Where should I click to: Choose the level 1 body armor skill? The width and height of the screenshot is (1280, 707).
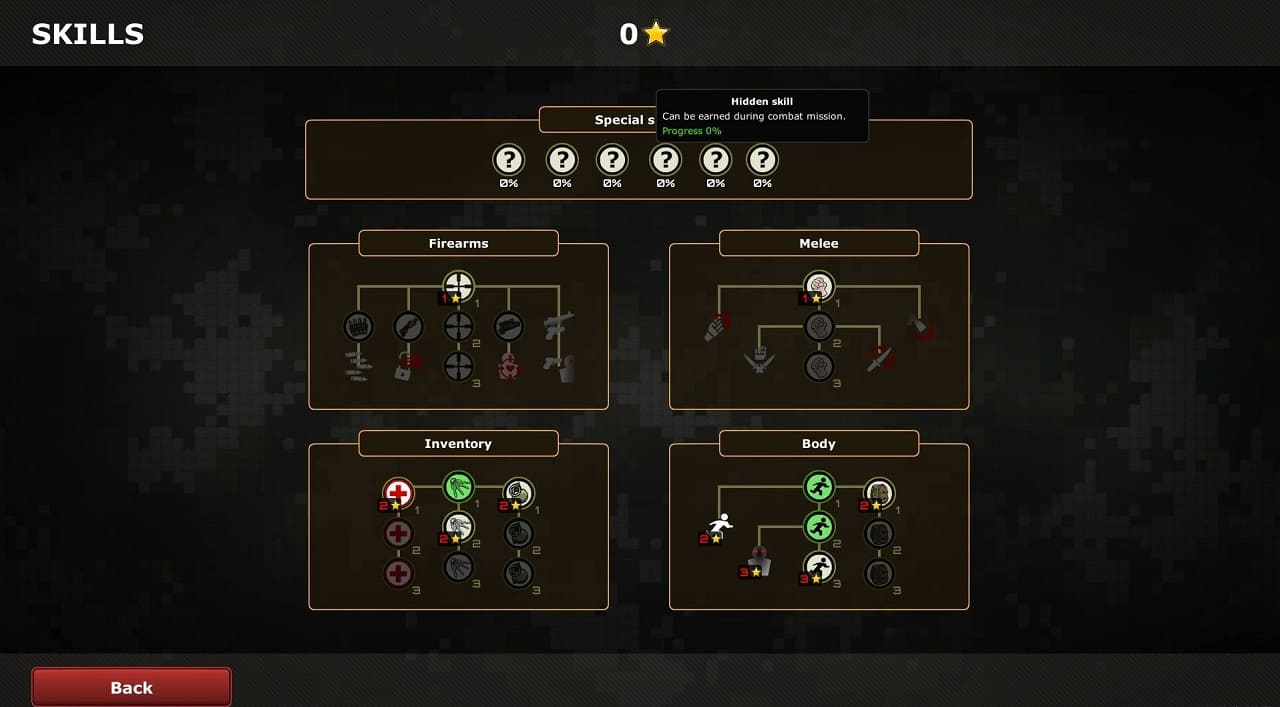tap(879, 492)
